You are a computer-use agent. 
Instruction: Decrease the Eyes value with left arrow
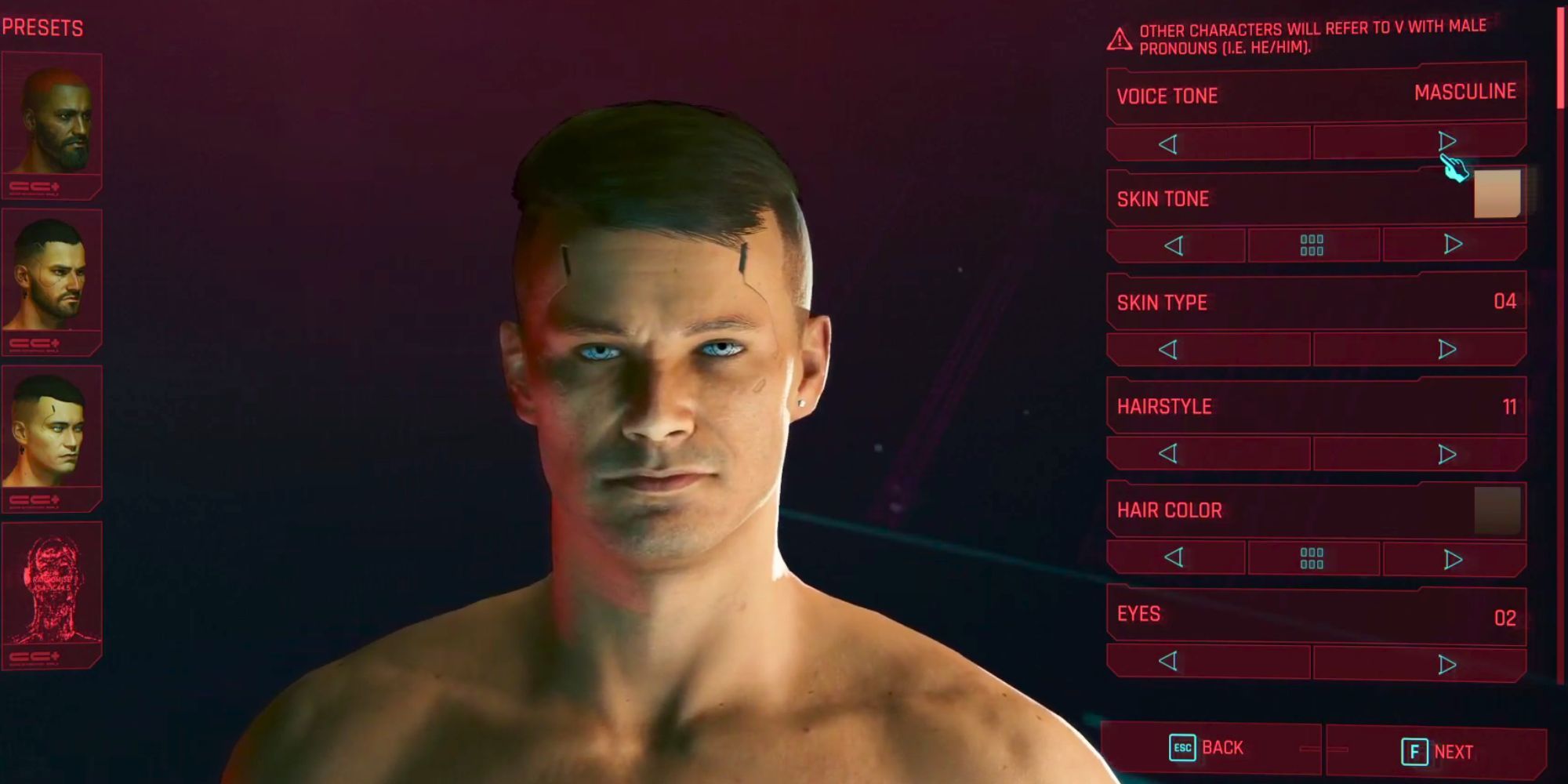(1169, 662)
